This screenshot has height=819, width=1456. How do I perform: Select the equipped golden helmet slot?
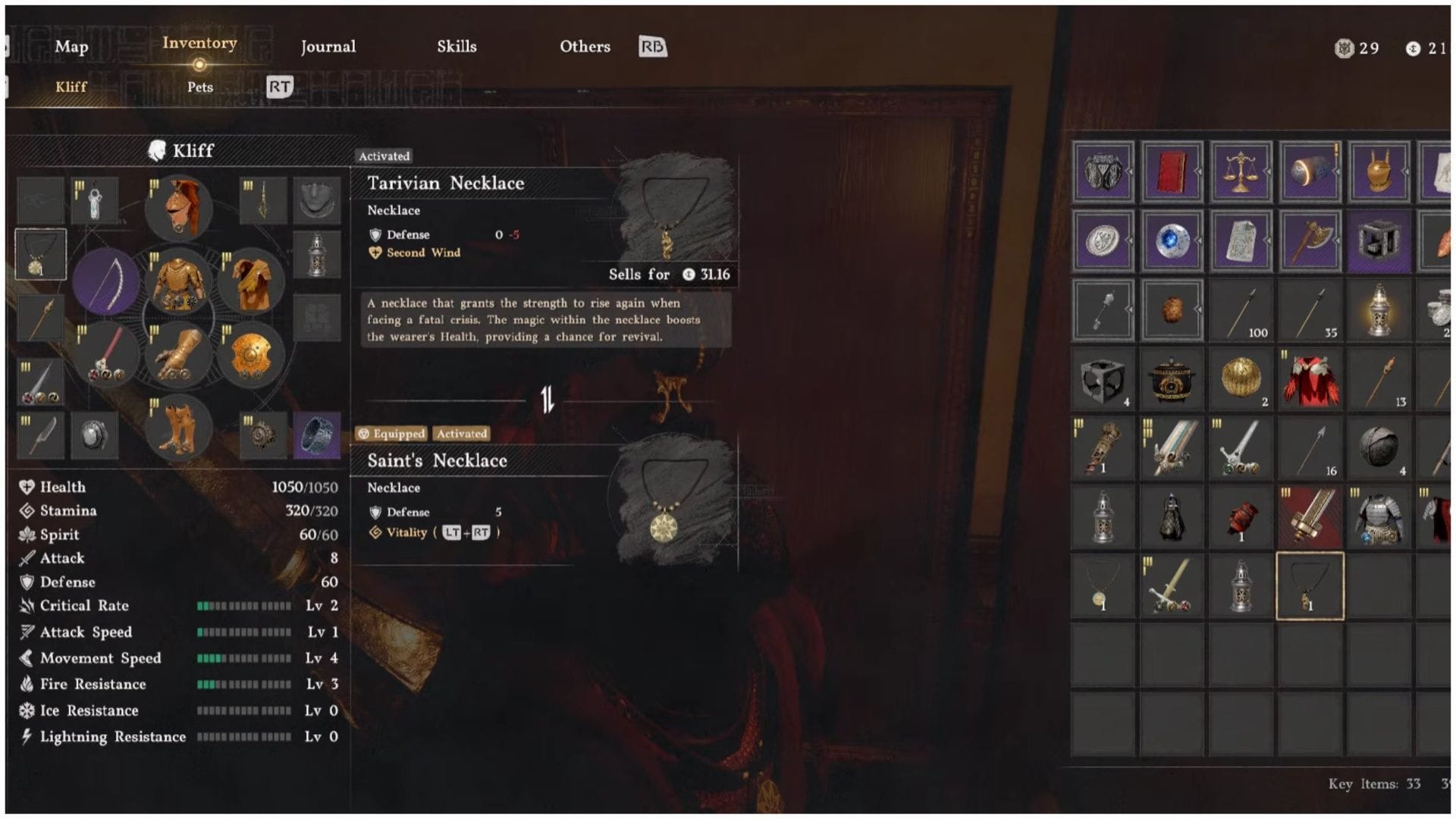(179, 208)
